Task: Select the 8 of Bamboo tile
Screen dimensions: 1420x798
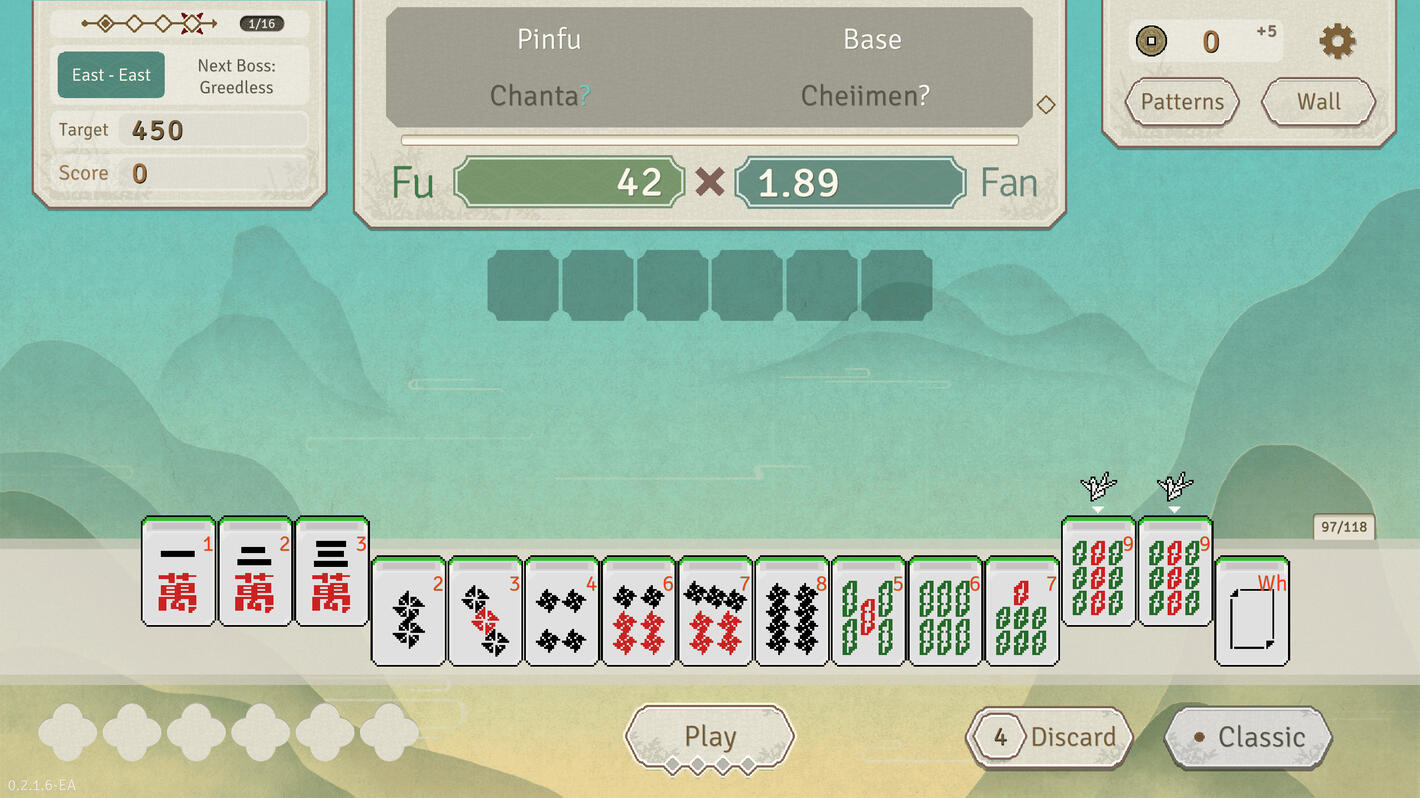Action: pyautogui.click(x=792, y=612)
